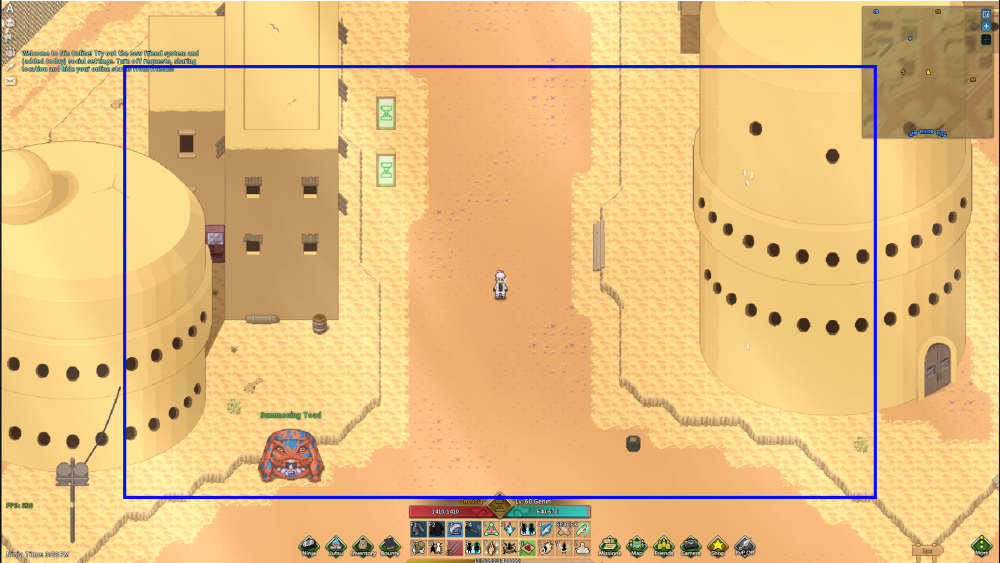Show the Friends list
Screen dimensions: 1000x563
tap(663, 546)
